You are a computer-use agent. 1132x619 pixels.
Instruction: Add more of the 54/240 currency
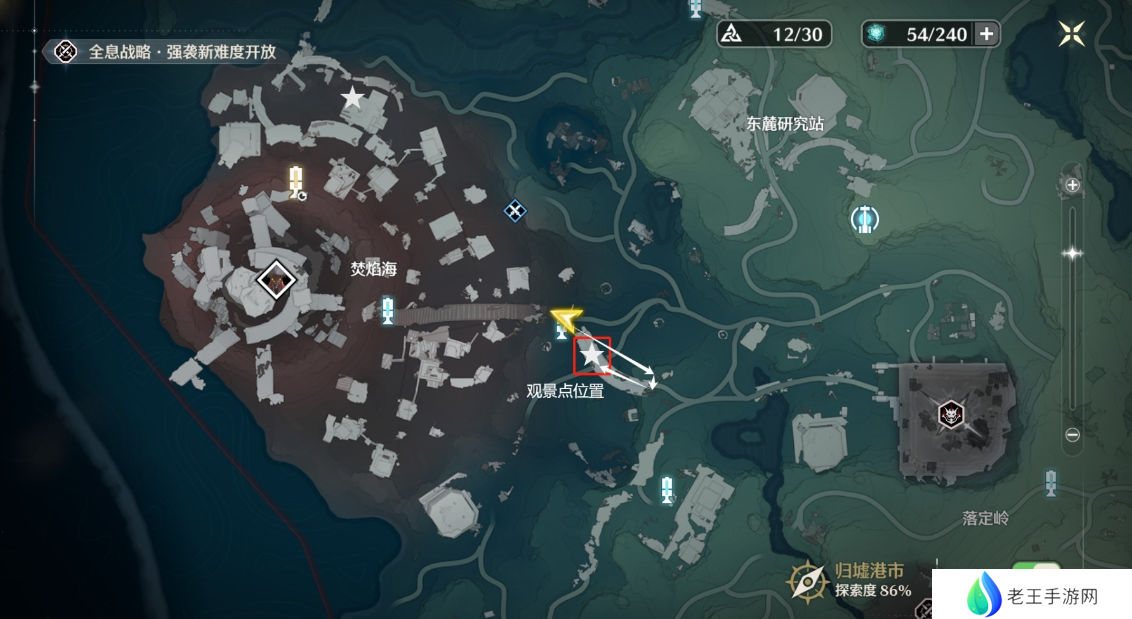(986, 35)
